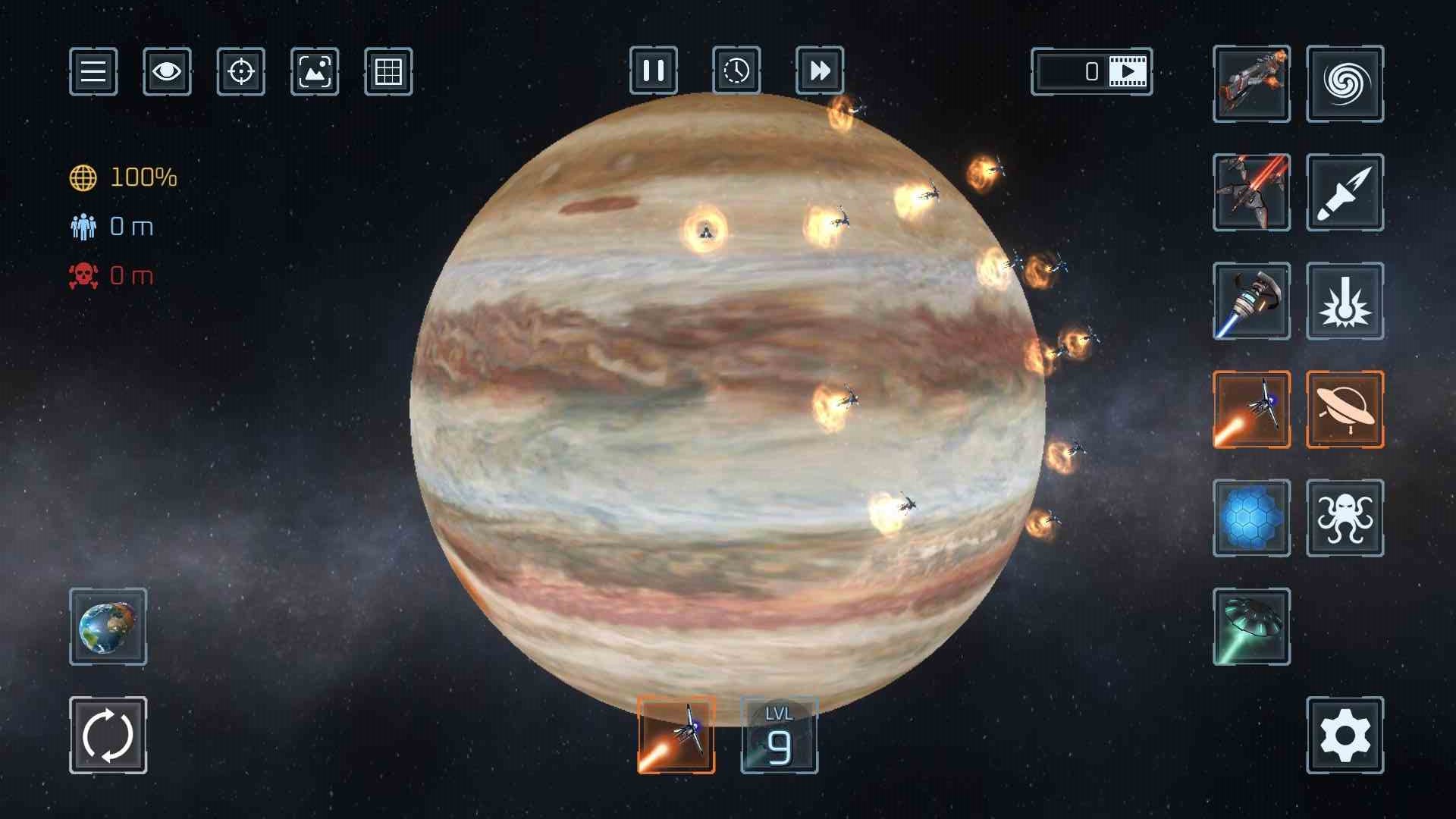
Task: Select the UFO invasion weapon
Action: tap(1345, 409)
